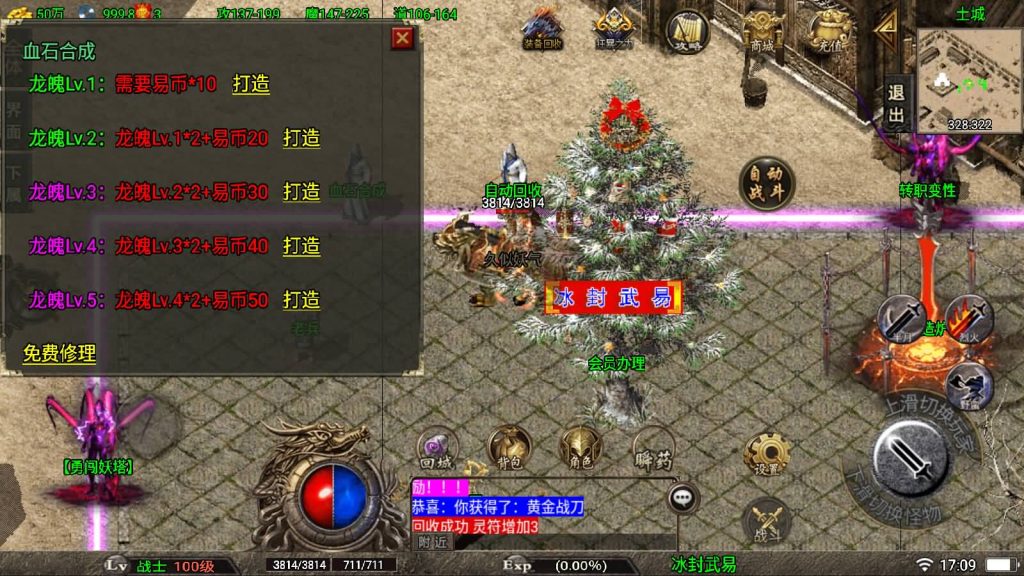Craft 龙魄 Lv.5 with its 打造 link
The height and width of the screenshot is (576, 1024).
coord(301,300)
